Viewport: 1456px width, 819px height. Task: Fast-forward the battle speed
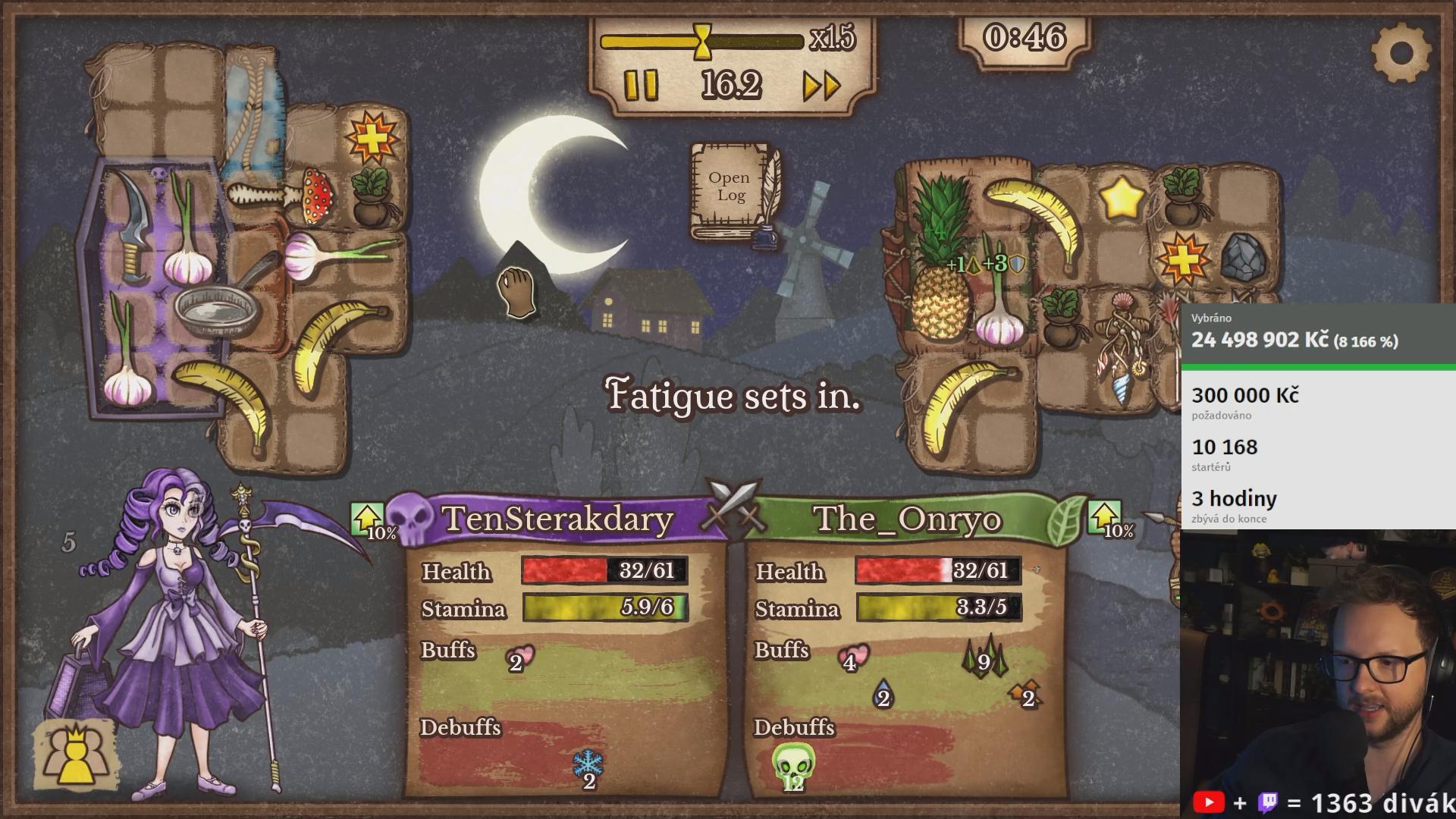pos(822,86)
